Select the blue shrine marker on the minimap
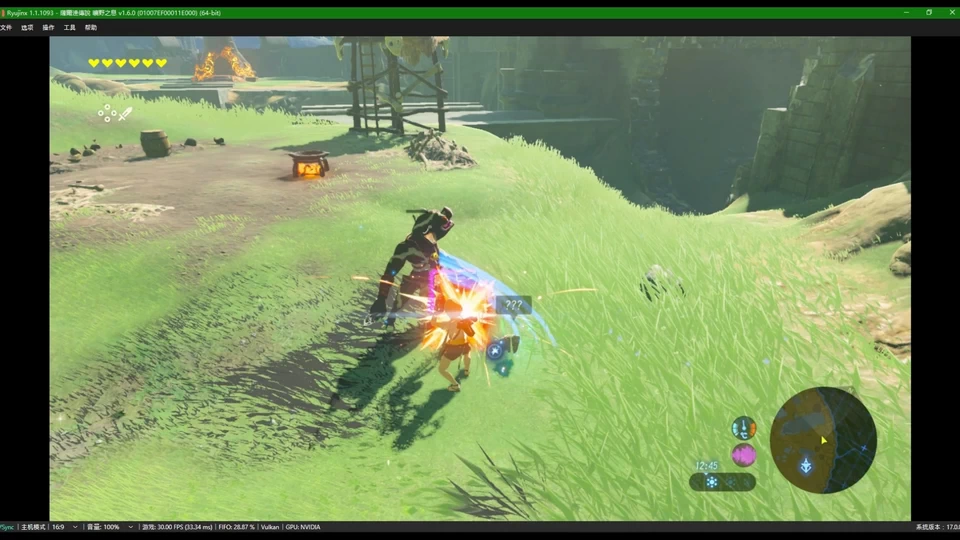 [805, 464]
